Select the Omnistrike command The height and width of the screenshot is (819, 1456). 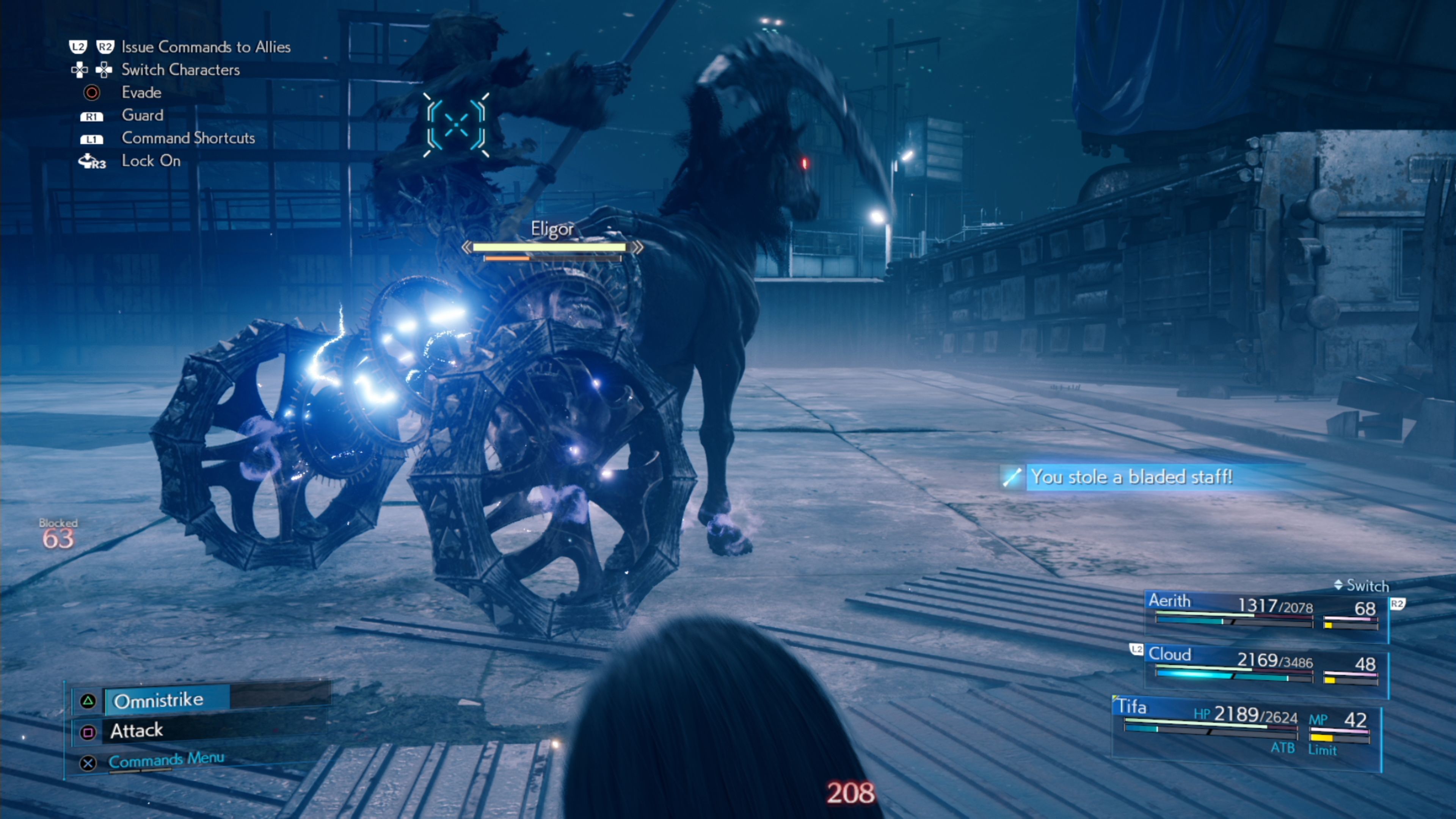click(x=159, y=700)
